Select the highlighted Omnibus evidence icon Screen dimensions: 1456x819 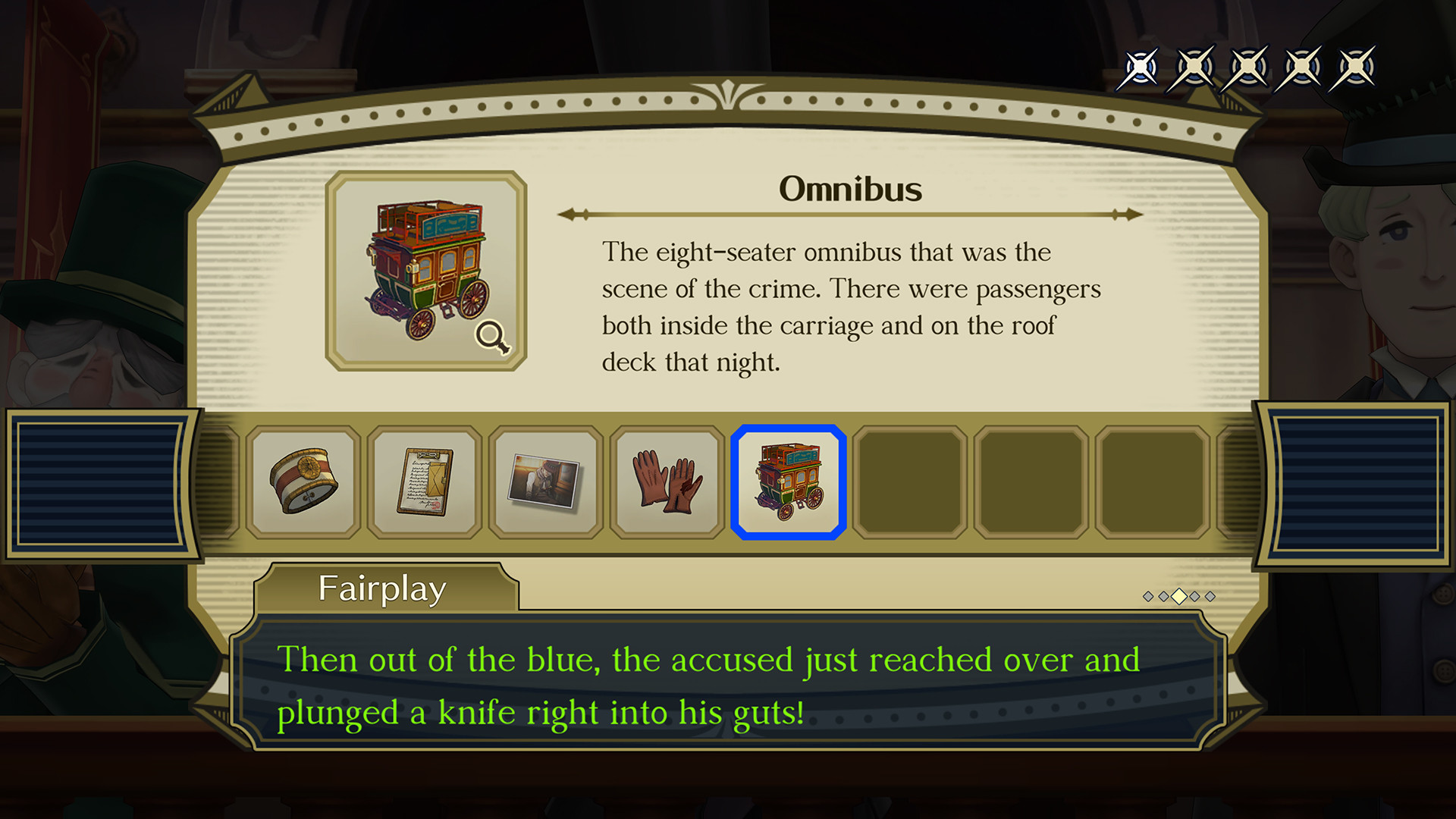click(789, 481)
